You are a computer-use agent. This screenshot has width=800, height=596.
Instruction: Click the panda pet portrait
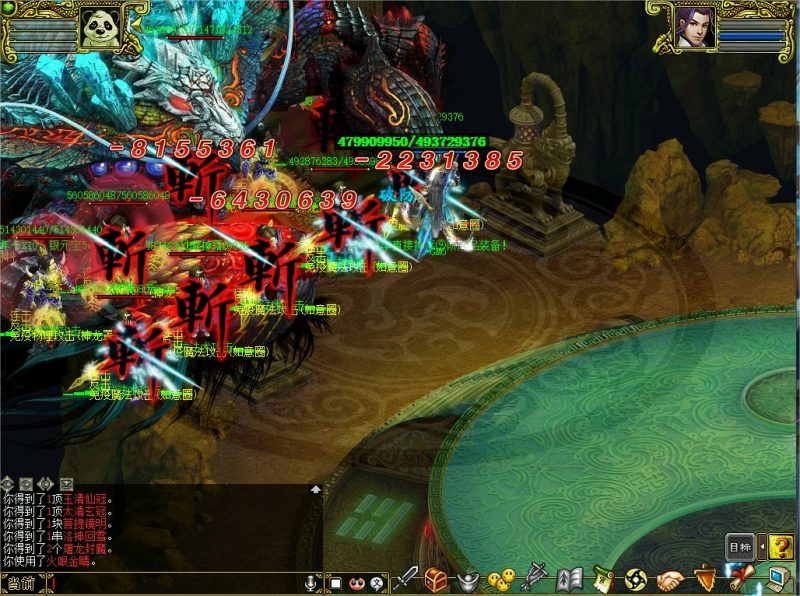[x=98, y=27]
